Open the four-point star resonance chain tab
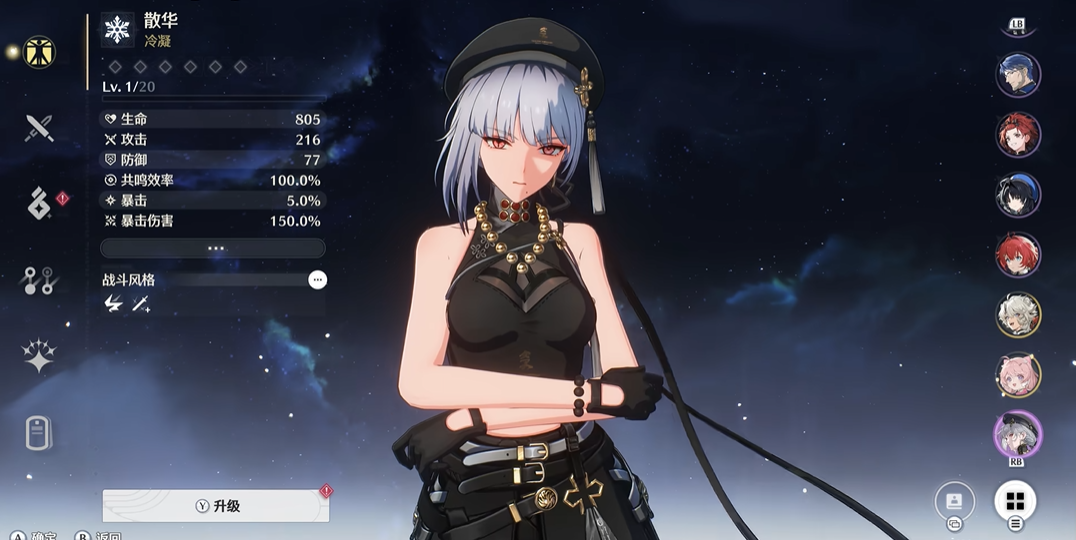Screen dimensions: 1076x540 39,357
